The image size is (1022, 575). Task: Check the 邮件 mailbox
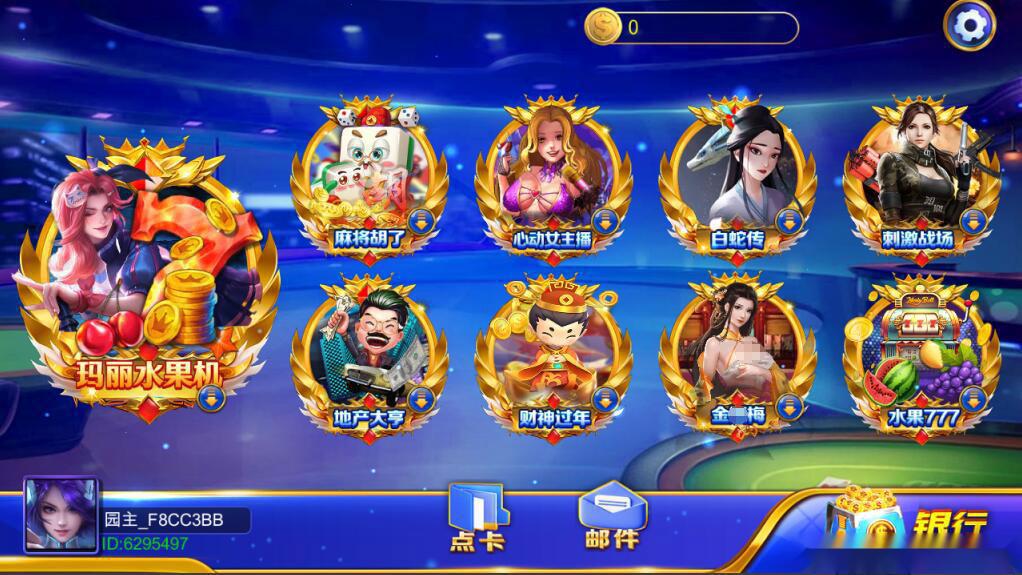[x=611, y=515]
